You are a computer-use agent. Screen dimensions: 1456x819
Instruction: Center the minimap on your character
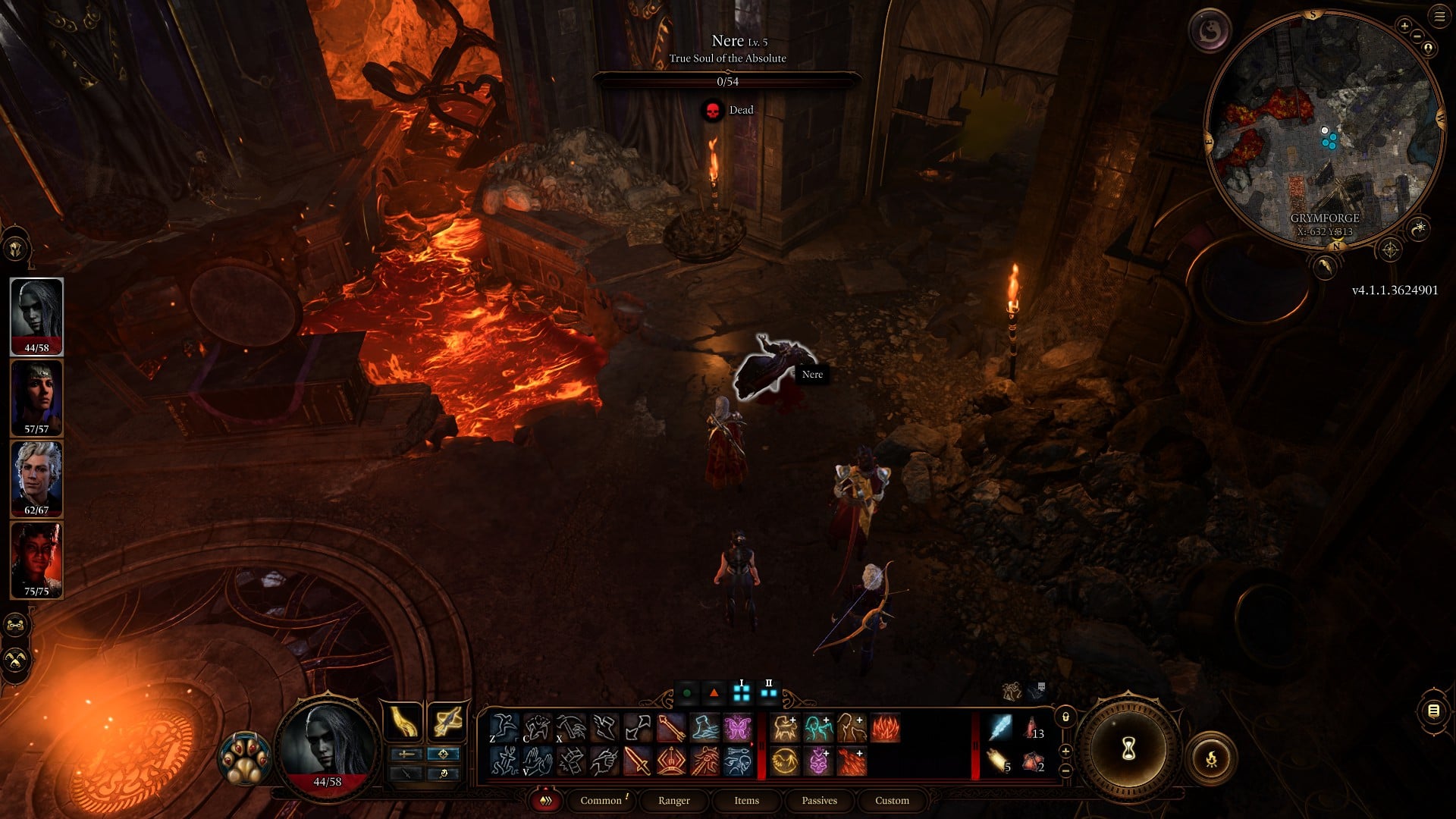[1428, 47]
